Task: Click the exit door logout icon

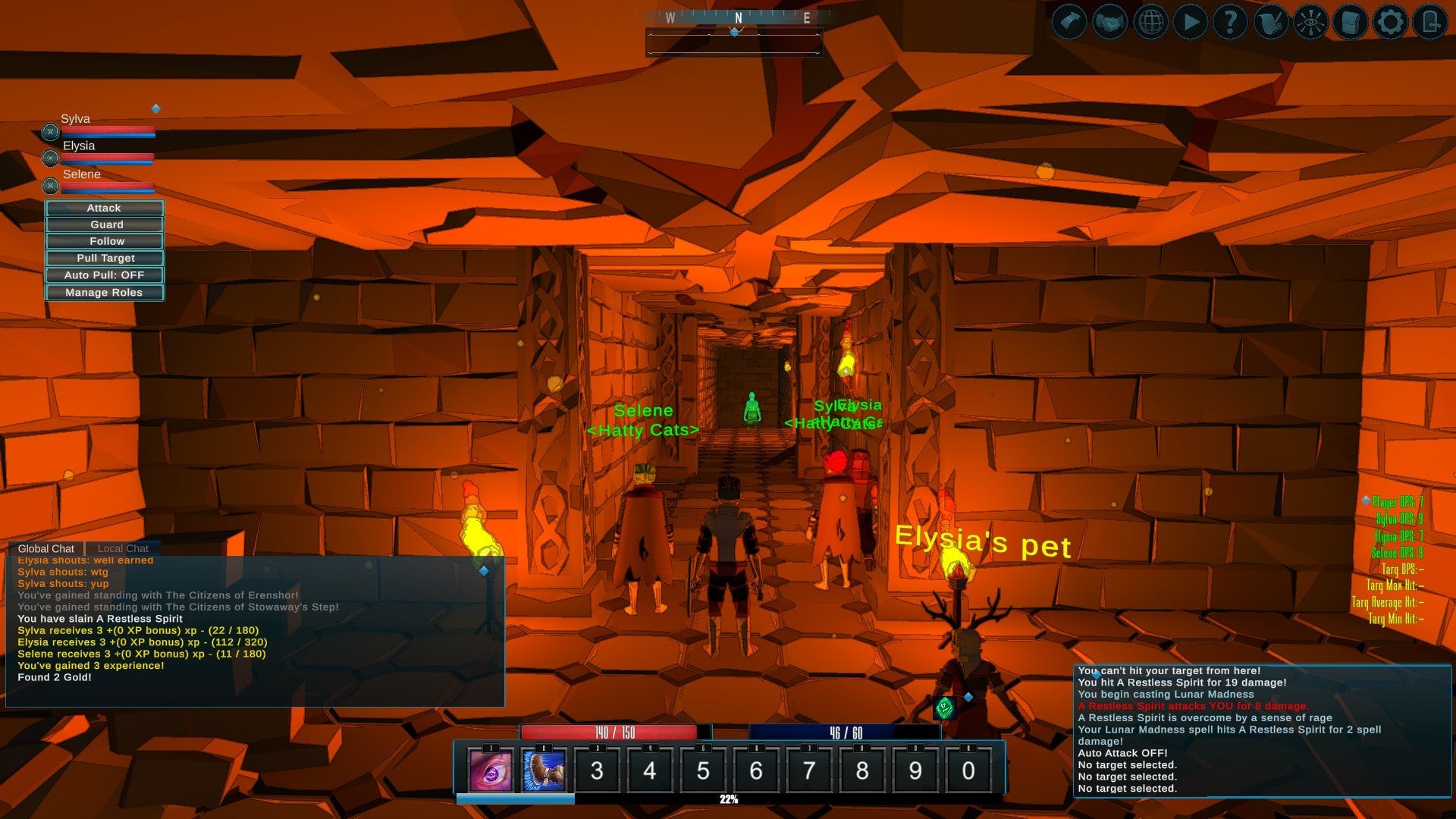Action: (x=1431, y=21)
